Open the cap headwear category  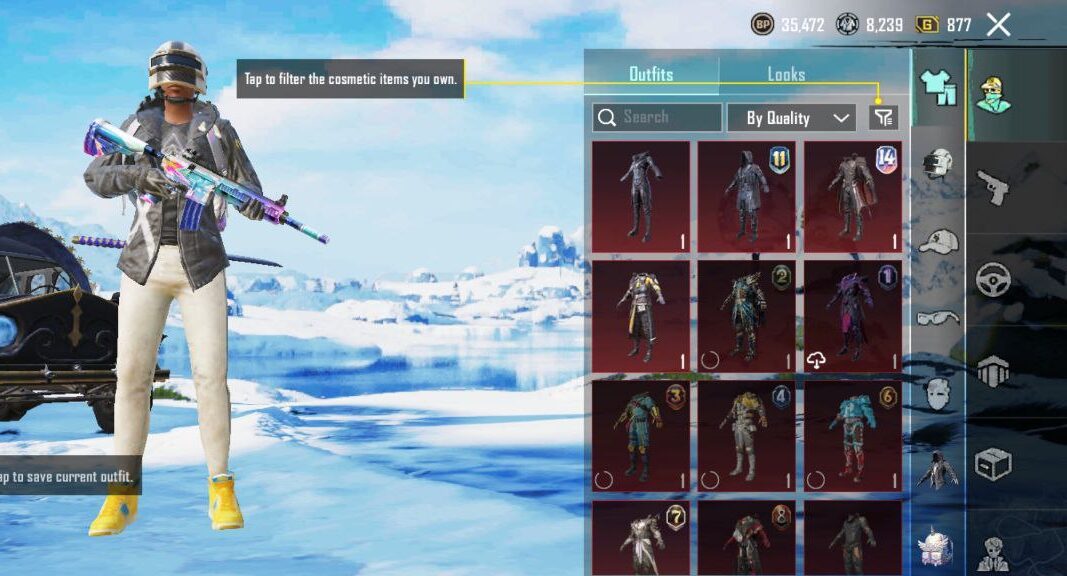pos(937,241)
